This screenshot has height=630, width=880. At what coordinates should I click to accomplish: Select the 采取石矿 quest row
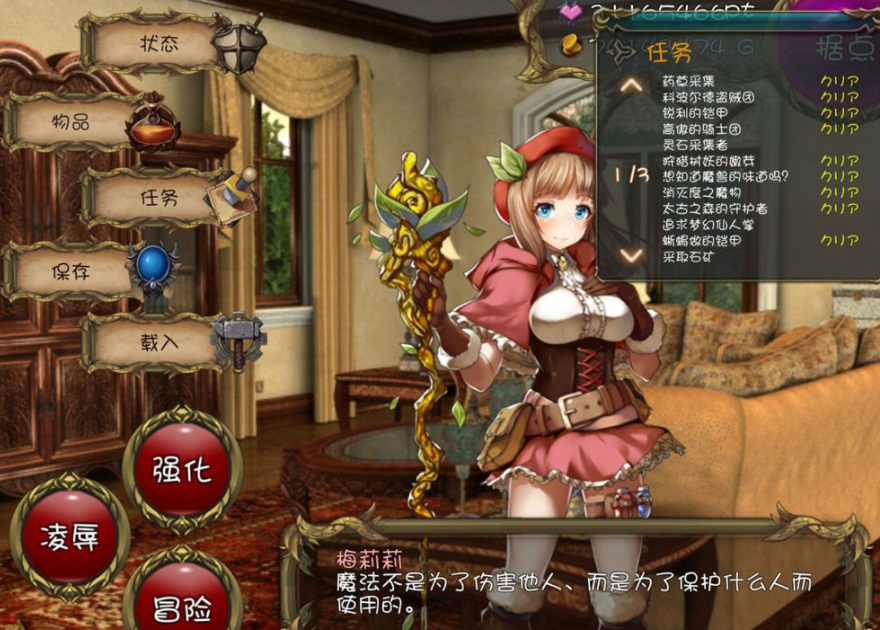[688, 257]
